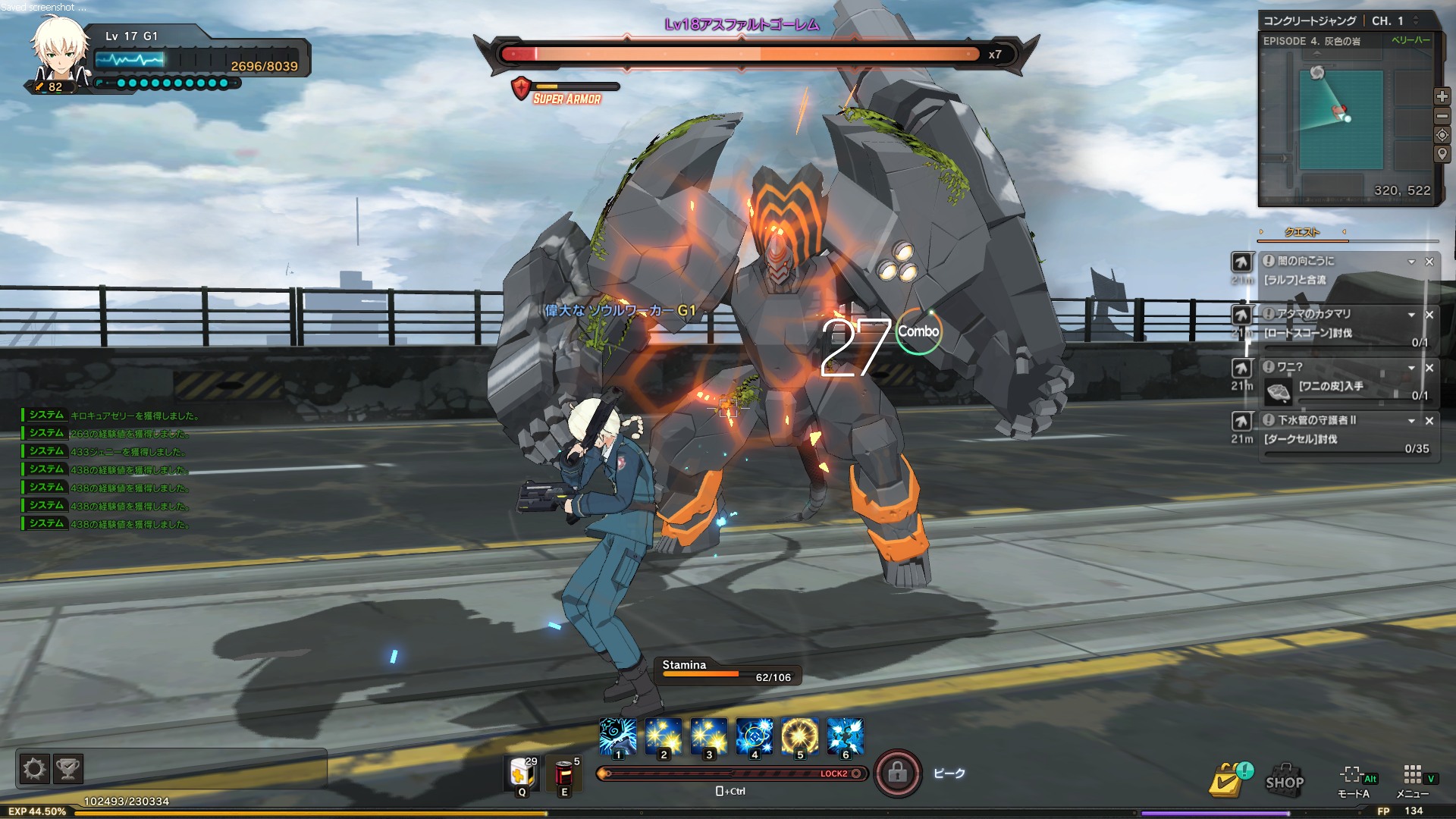Open the gear settings button
1456x819 pixels.
[34, 770]
